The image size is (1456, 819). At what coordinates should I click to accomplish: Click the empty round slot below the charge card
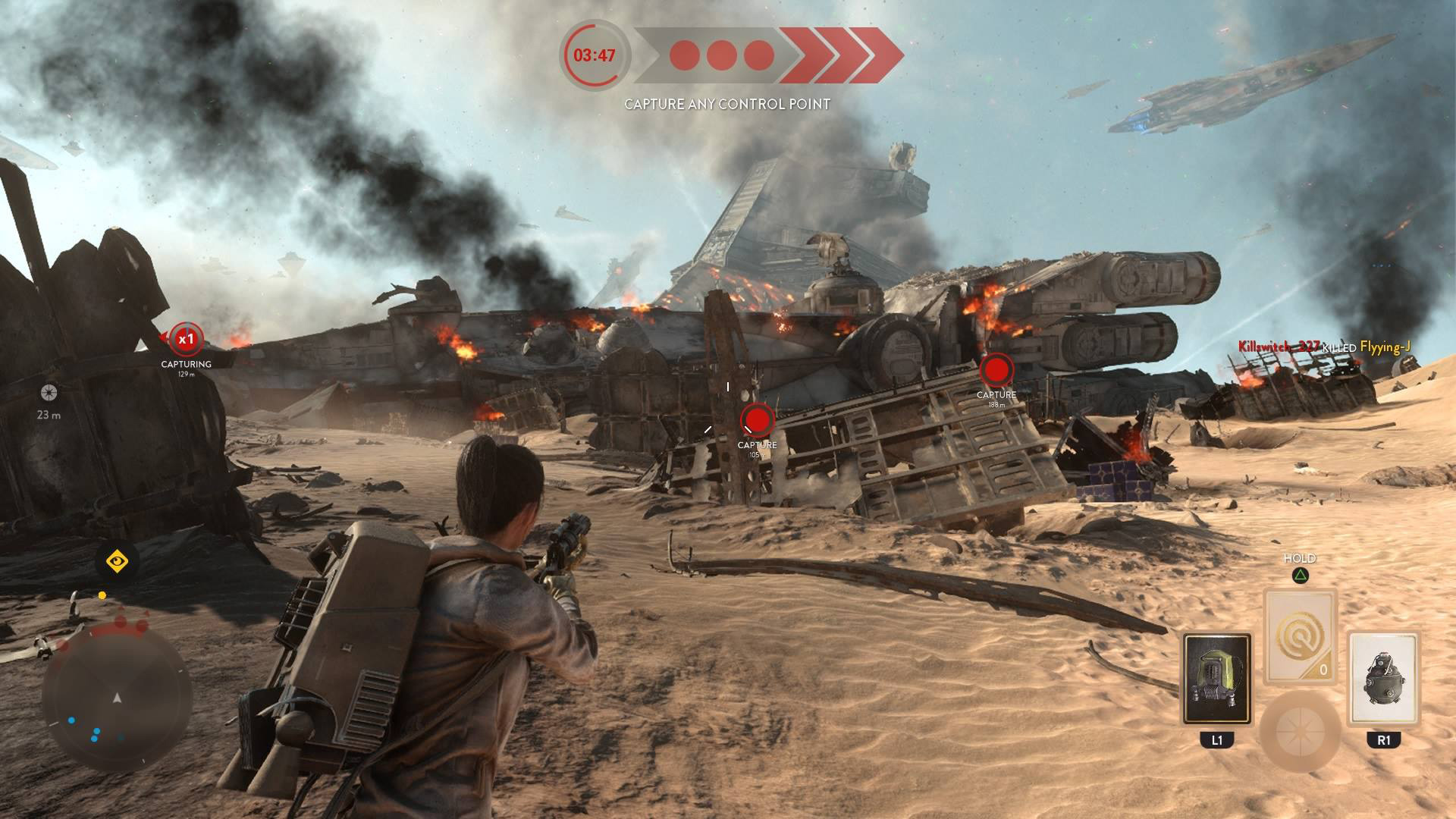(x=1300, y=730)
